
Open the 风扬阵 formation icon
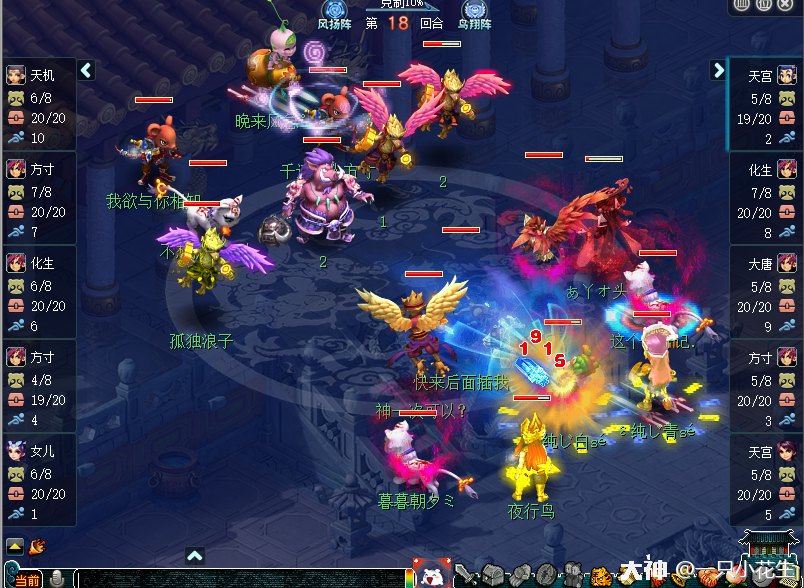[336, 11]
